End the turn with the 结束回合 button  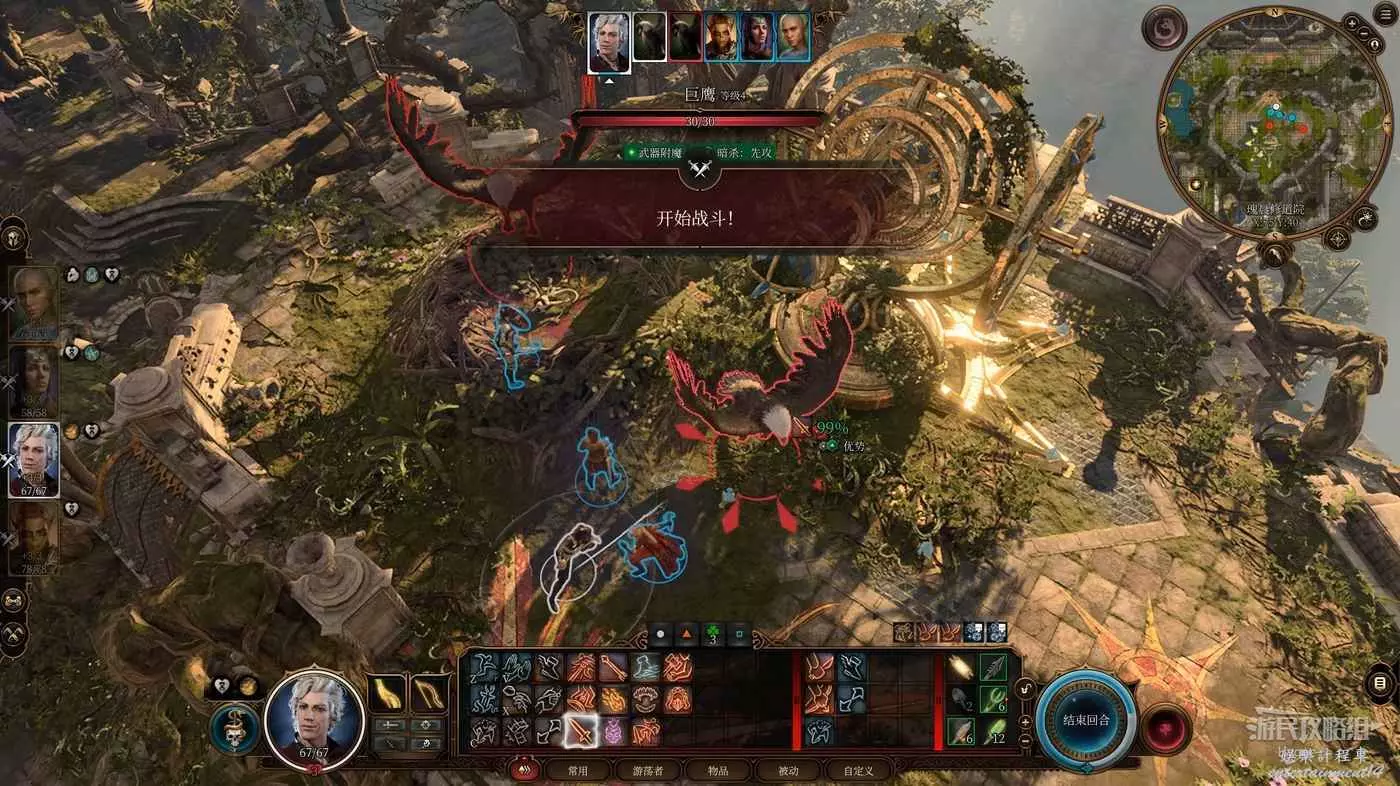point(1085,720)
